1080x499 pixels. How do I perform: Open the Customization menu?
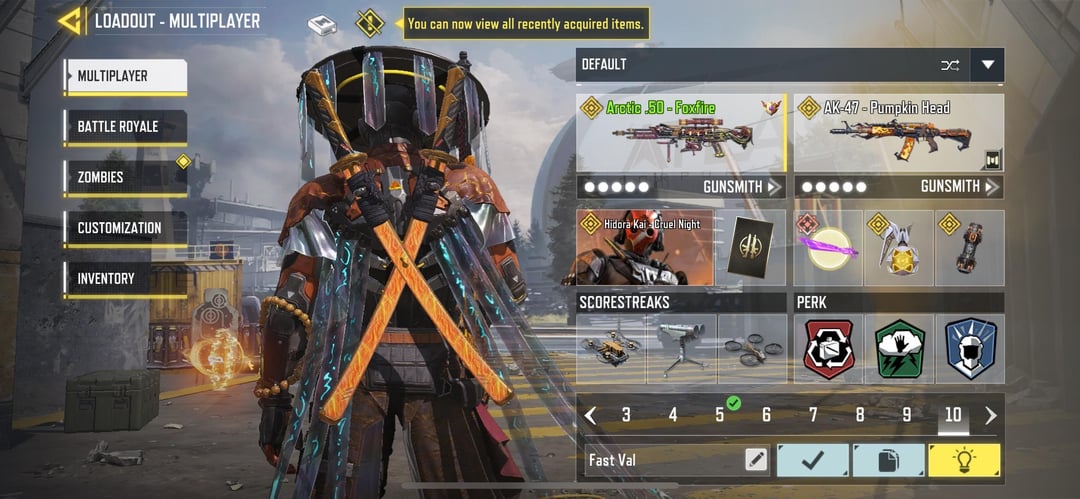pos(125,228)
